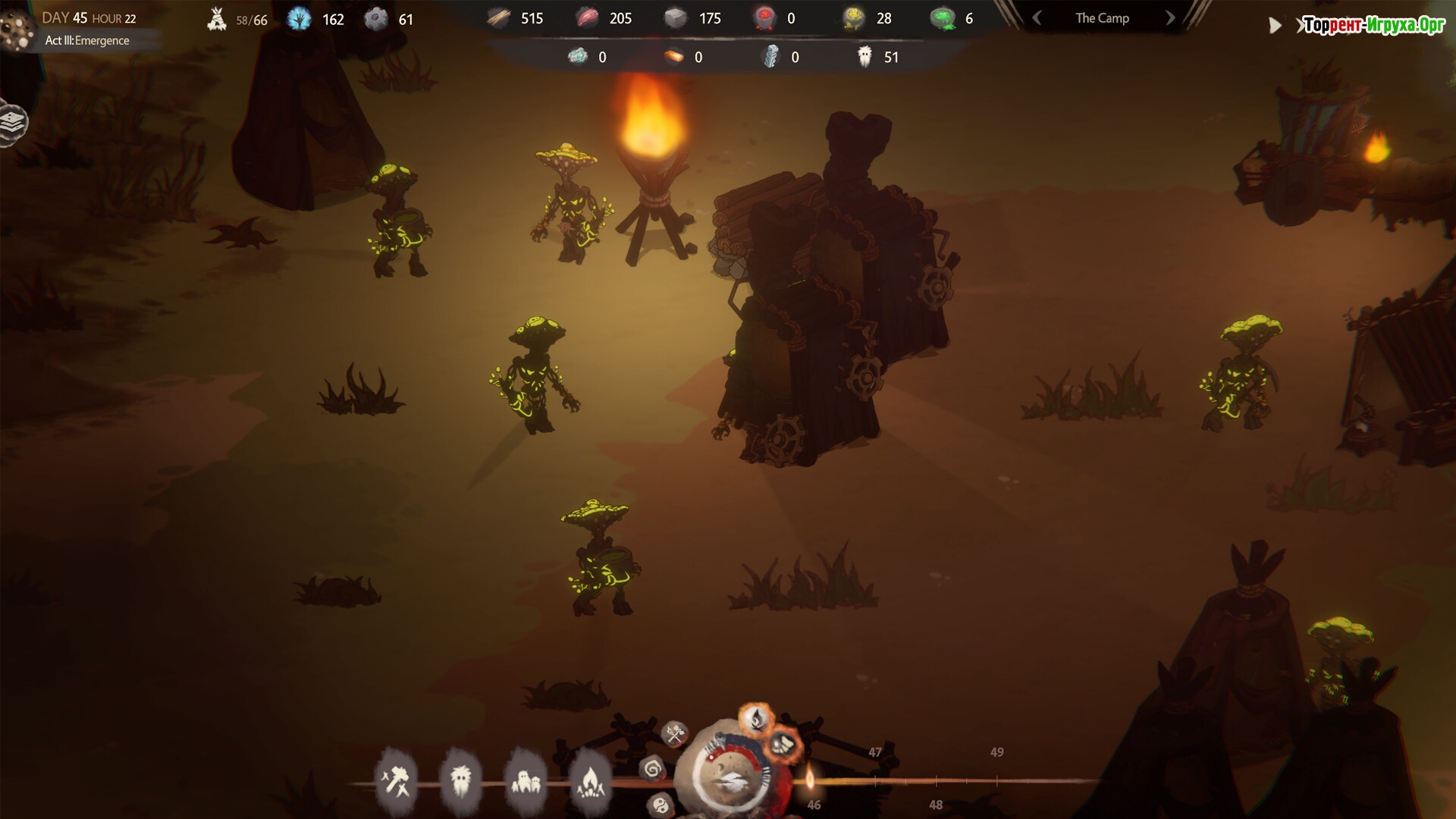Click the spiral icon beside the dial
The height and width of the screenshot is (819, 1456).
tap(652, 769)
